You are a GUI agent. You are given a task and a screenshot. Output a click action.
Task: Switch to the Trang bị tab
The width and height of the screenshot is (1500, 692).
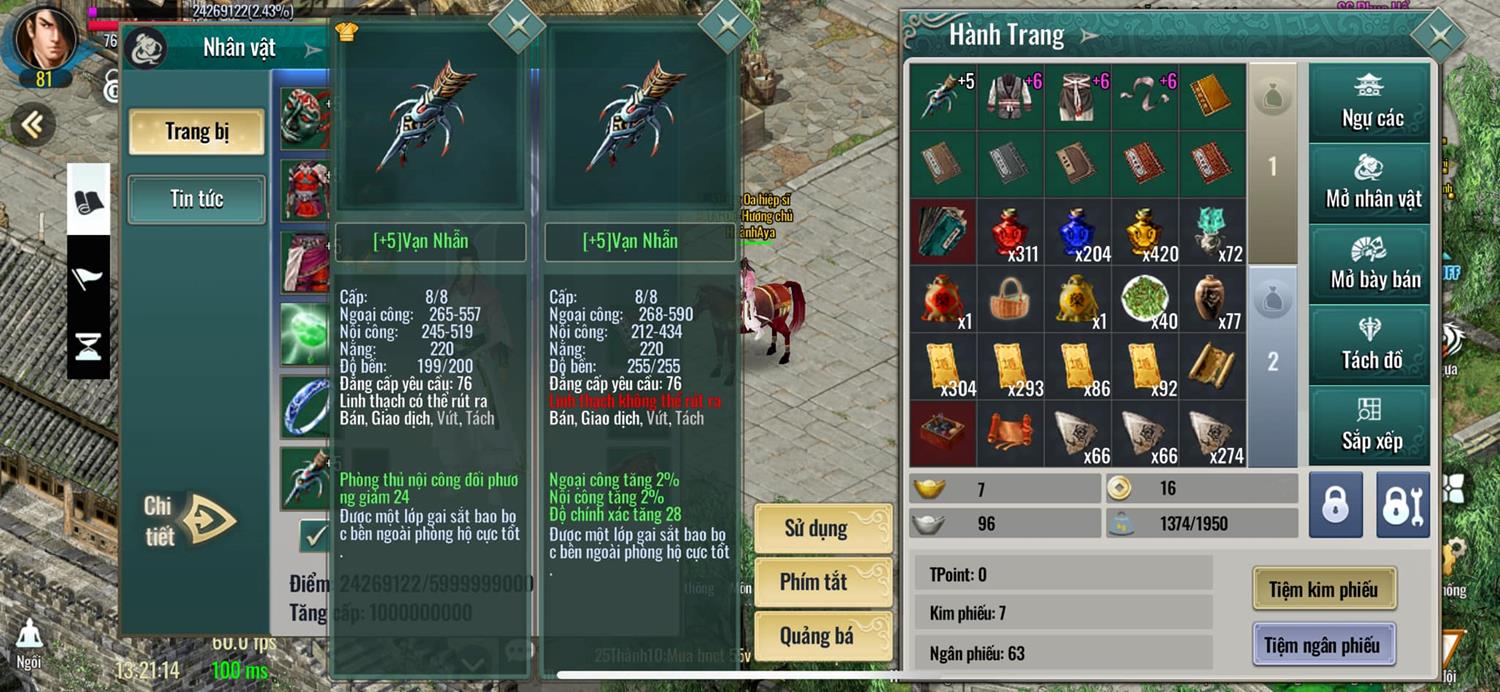pyautogui.click(x=196, y=132)
